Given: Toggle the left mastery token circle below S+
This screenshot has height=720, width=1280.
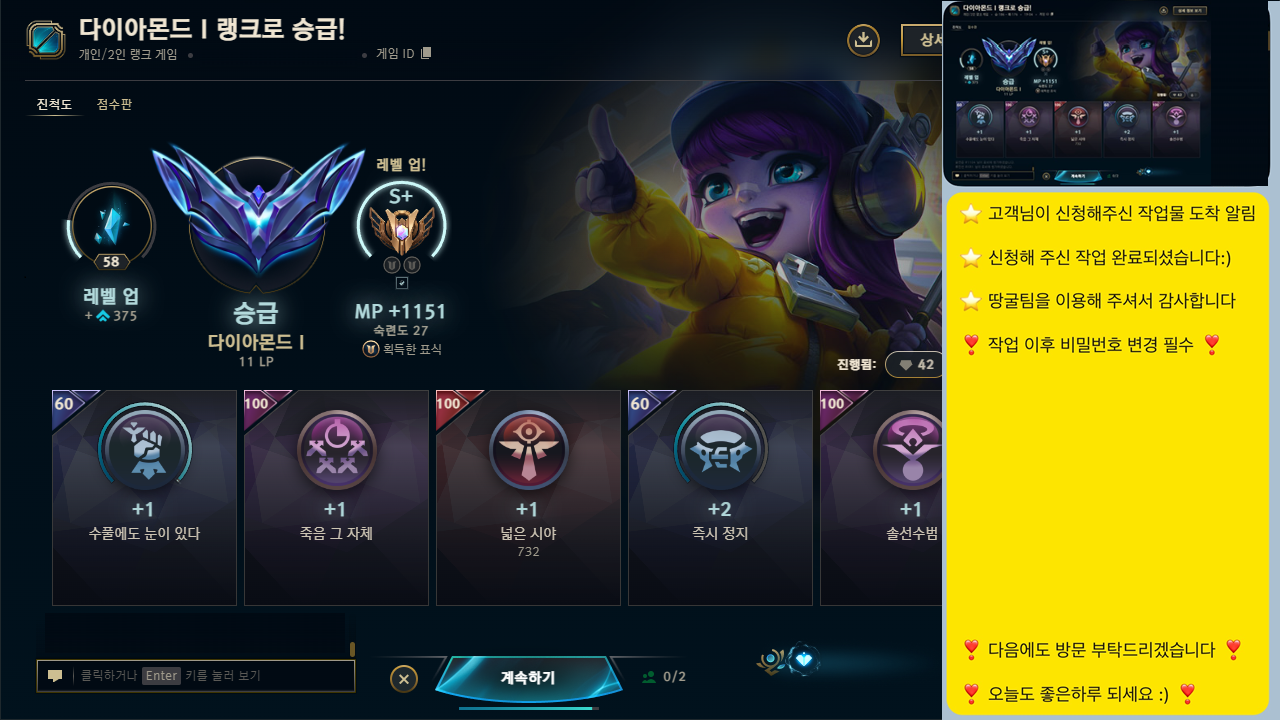Looking at the screenshot, I should click(x=392, y=264).
